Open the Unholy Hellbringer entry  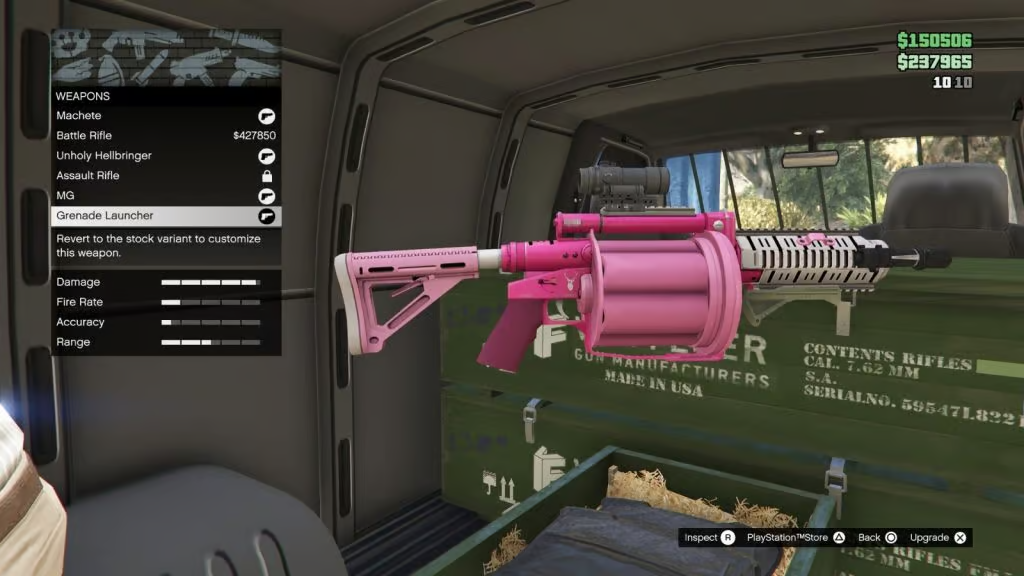click(x=166, y=156)
